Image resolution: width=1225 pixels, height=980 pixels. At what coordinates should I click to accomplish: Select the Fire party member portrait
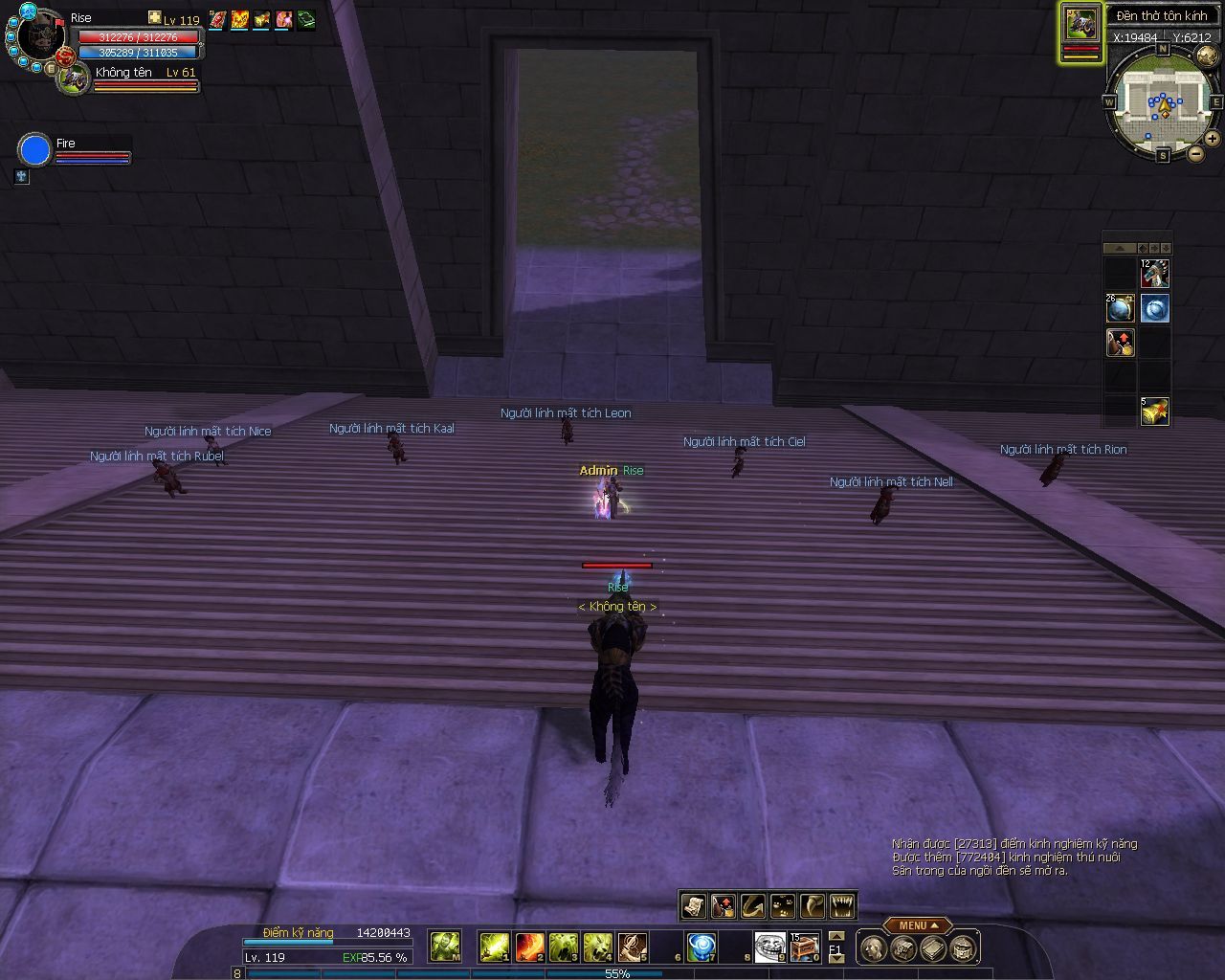coord(35,150)
